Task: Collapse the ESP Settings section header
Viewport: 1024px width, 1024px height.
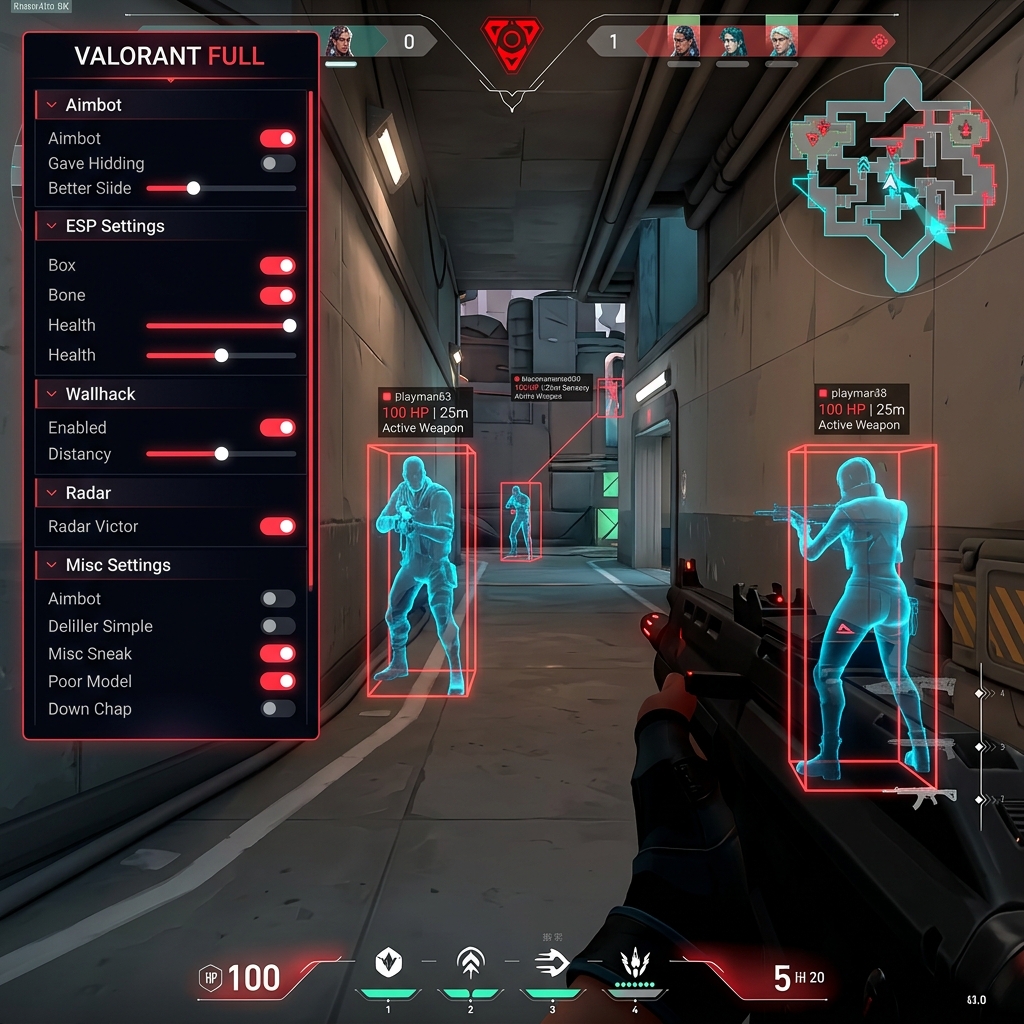Action: 115,226
